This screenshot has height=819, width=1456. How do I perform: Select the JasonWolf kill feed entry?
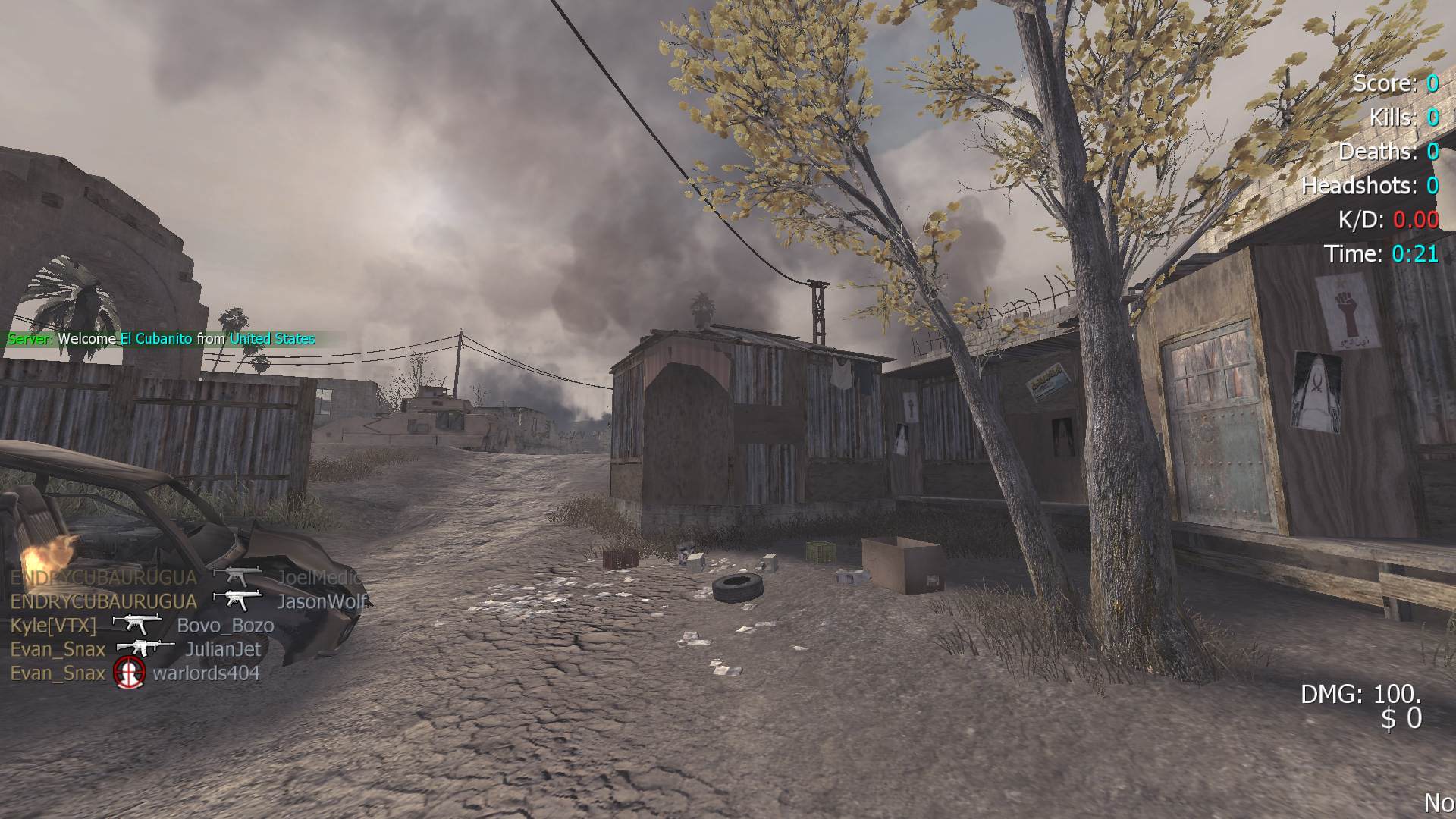(188, 601)
